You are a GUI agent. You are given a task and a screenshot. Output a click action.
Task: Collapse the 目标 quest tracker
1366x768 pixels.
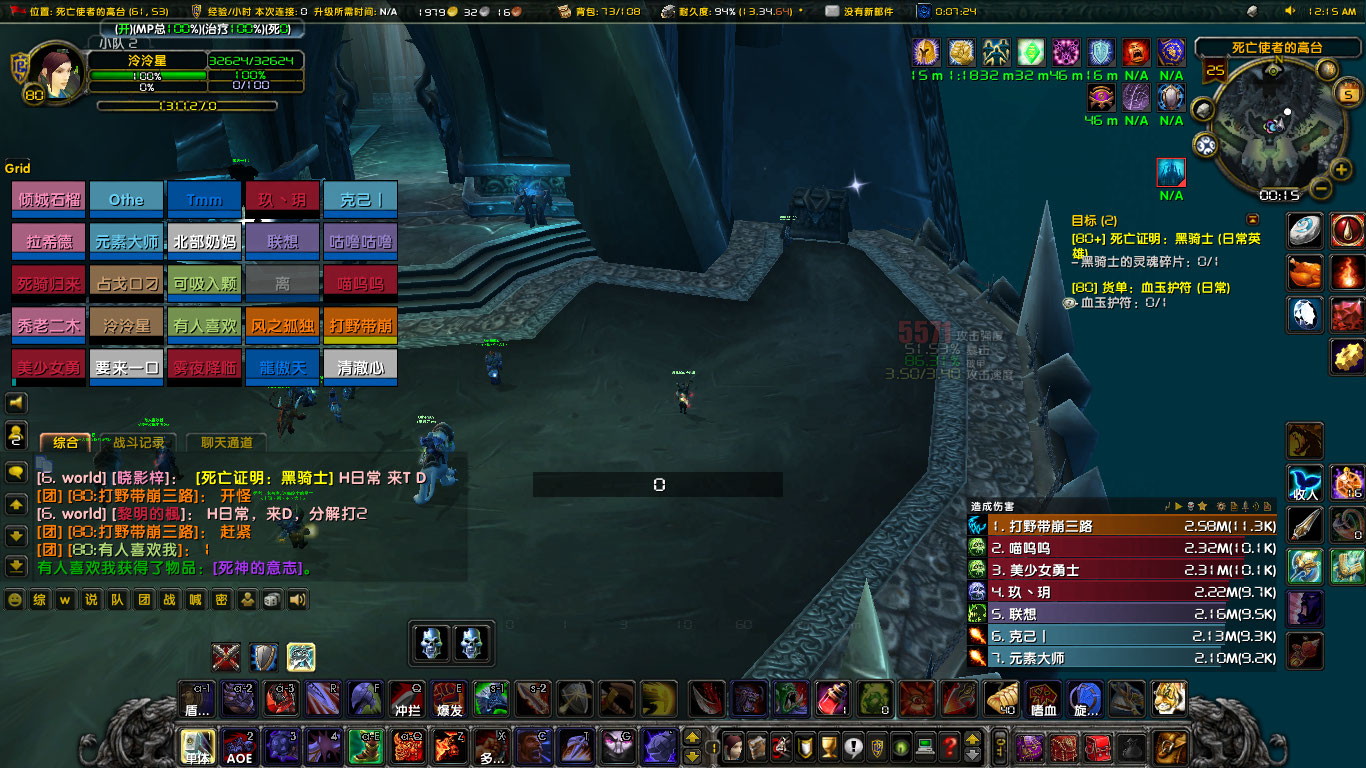1252,219
